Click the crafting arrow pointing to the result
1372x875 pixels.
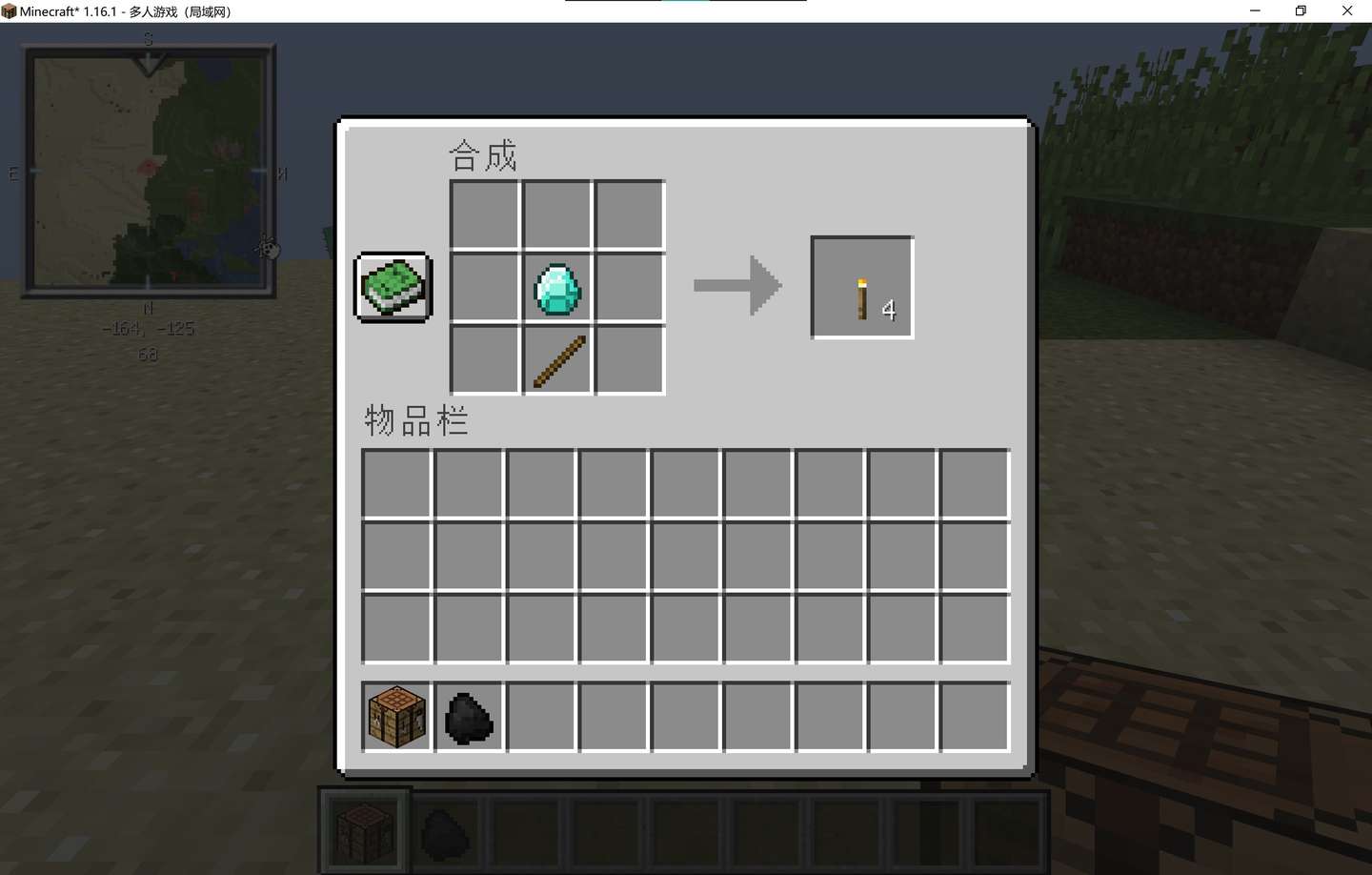click(x=736, y=284)
